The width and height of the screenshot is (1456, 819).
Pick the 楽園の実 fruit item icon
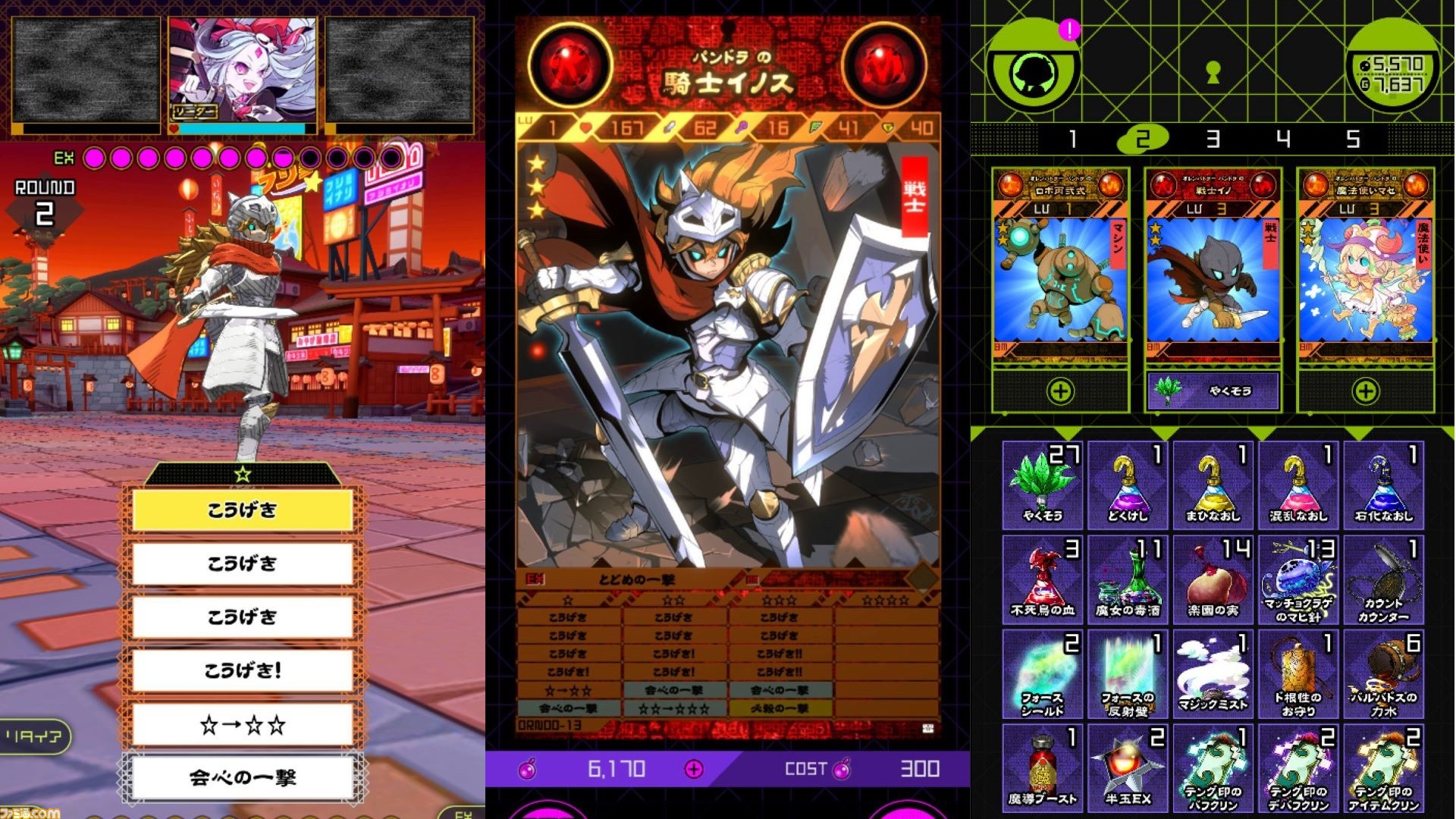point(1217,578)
